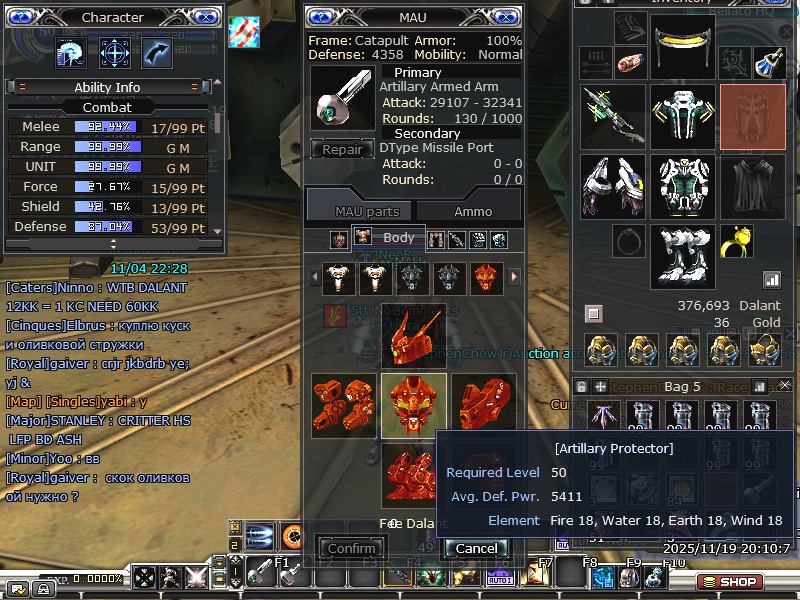Select the crosshair target icon tab
Image resolution: width=800 pixels, height=600 pixels.
point(115,52)
